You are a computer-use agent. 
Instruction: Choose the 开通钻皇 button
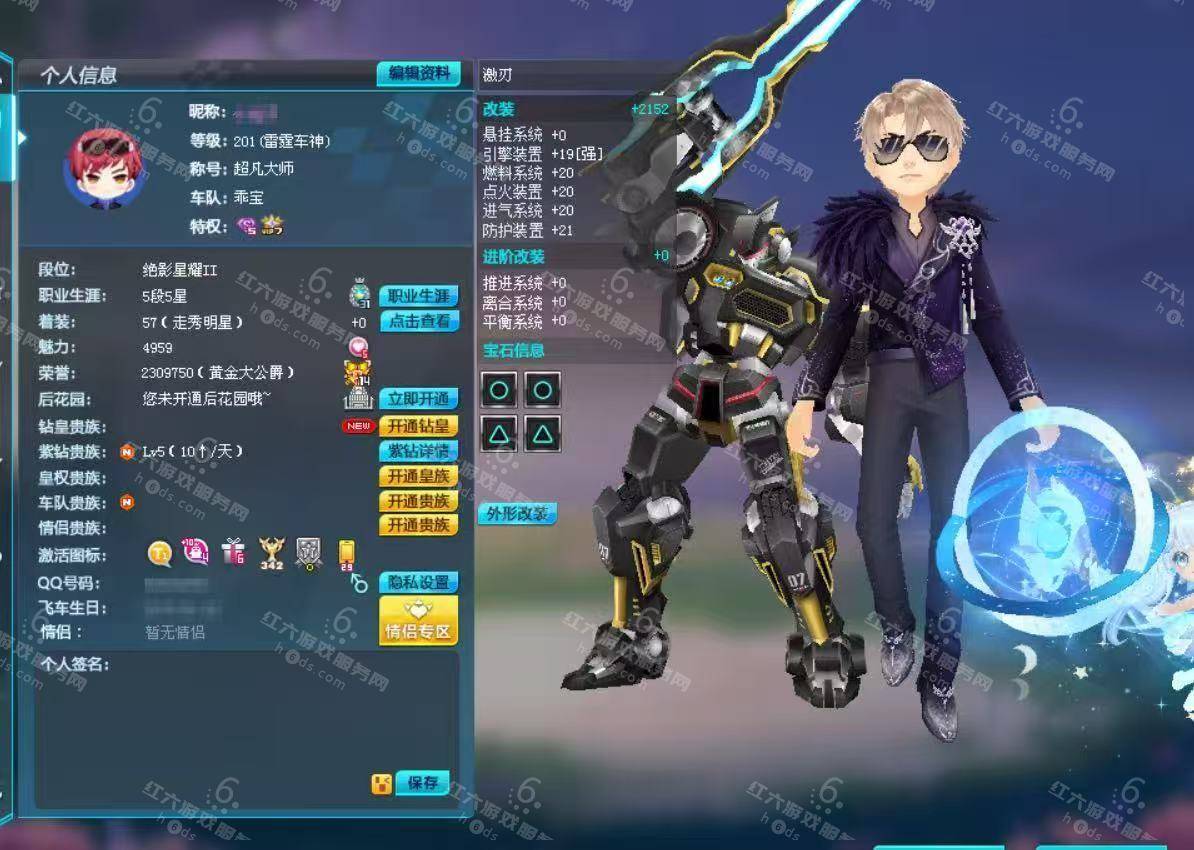point(419,426)
